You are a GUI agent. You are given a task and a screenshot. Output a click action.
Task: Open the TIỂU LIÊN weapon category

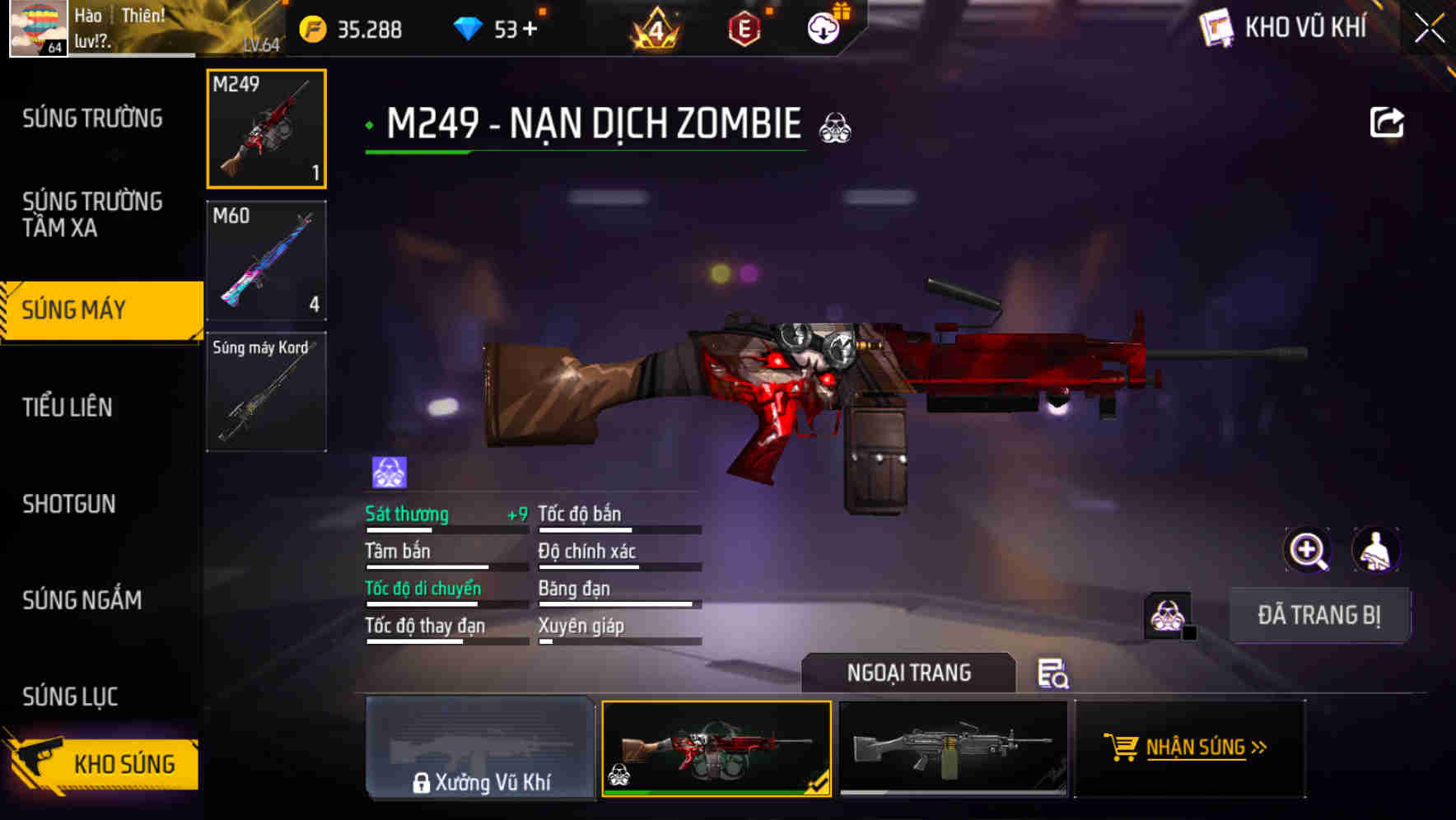(x=69, y=407)
